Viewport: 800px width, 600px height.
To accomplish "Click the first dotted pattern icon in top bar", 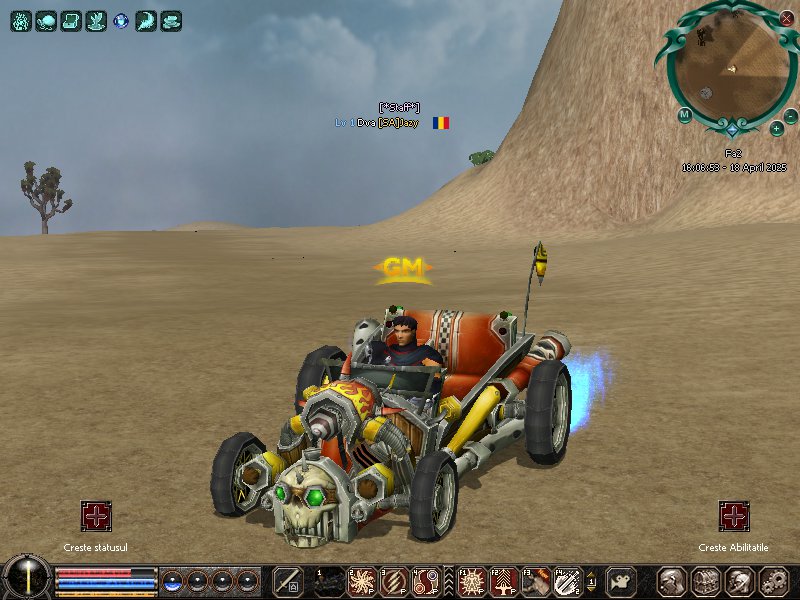I will coord(21,20).
